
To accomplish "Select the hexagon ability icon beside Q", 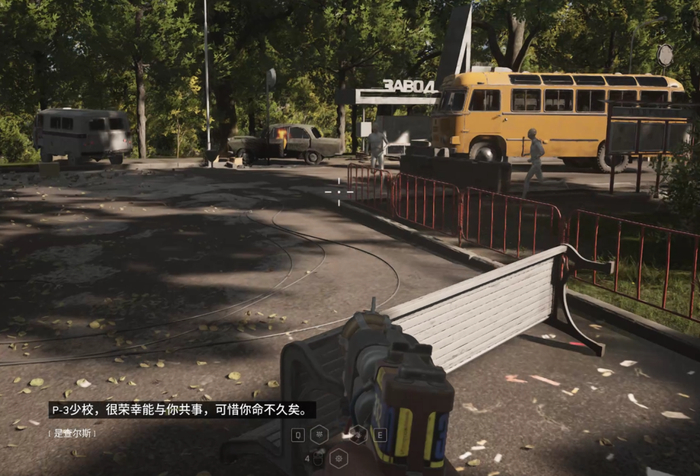I will [x=319, y=434].
